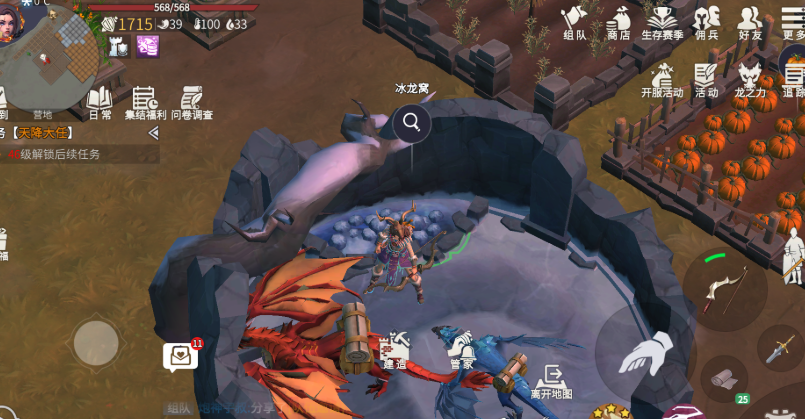Open the 龙之力 dragon power menu
Image resolution: width=805 pixels, height=419 pixels.
(749, 79)
